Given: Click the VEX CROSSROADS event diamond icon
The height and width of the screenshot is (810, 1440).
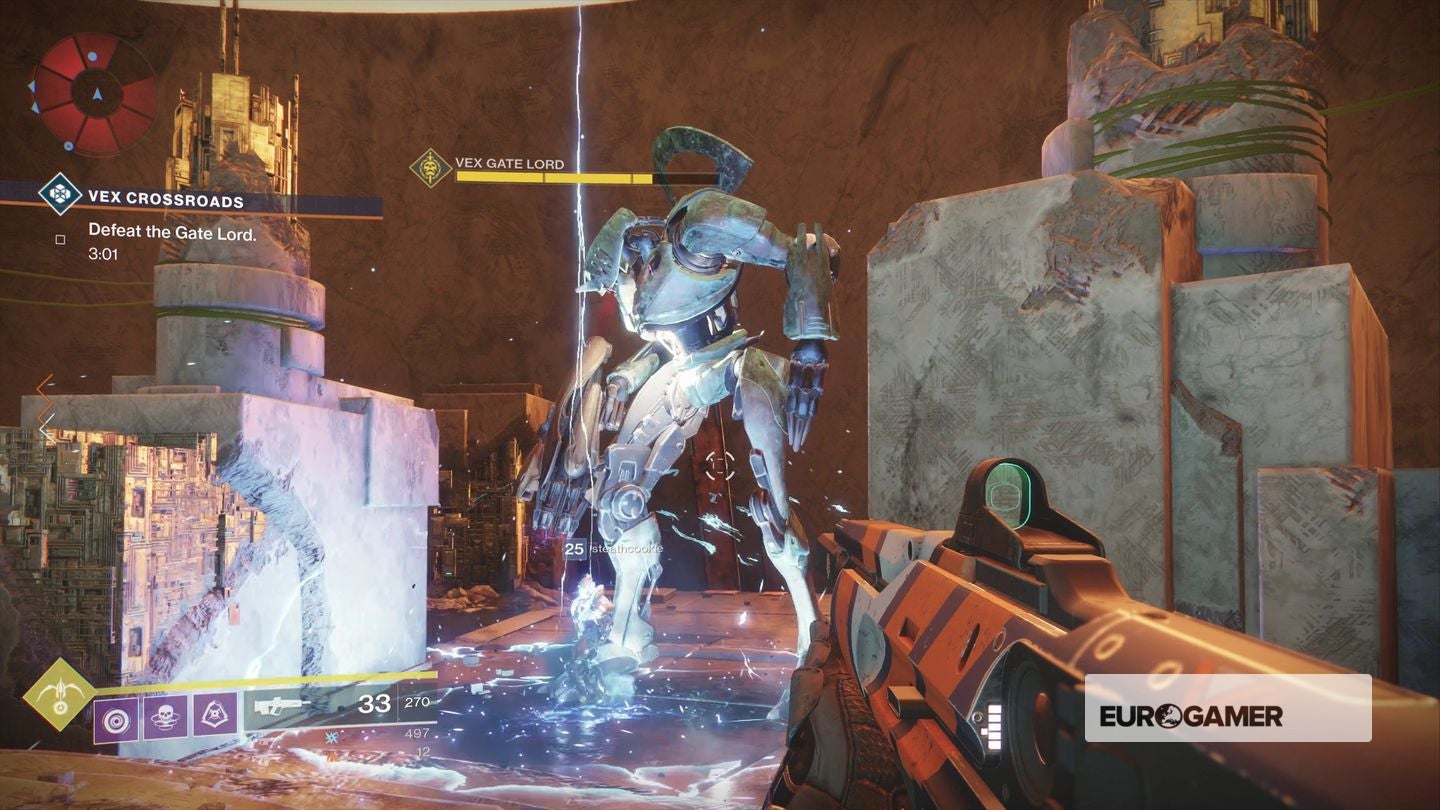Looking at the screenshot, I should (58, 192).
